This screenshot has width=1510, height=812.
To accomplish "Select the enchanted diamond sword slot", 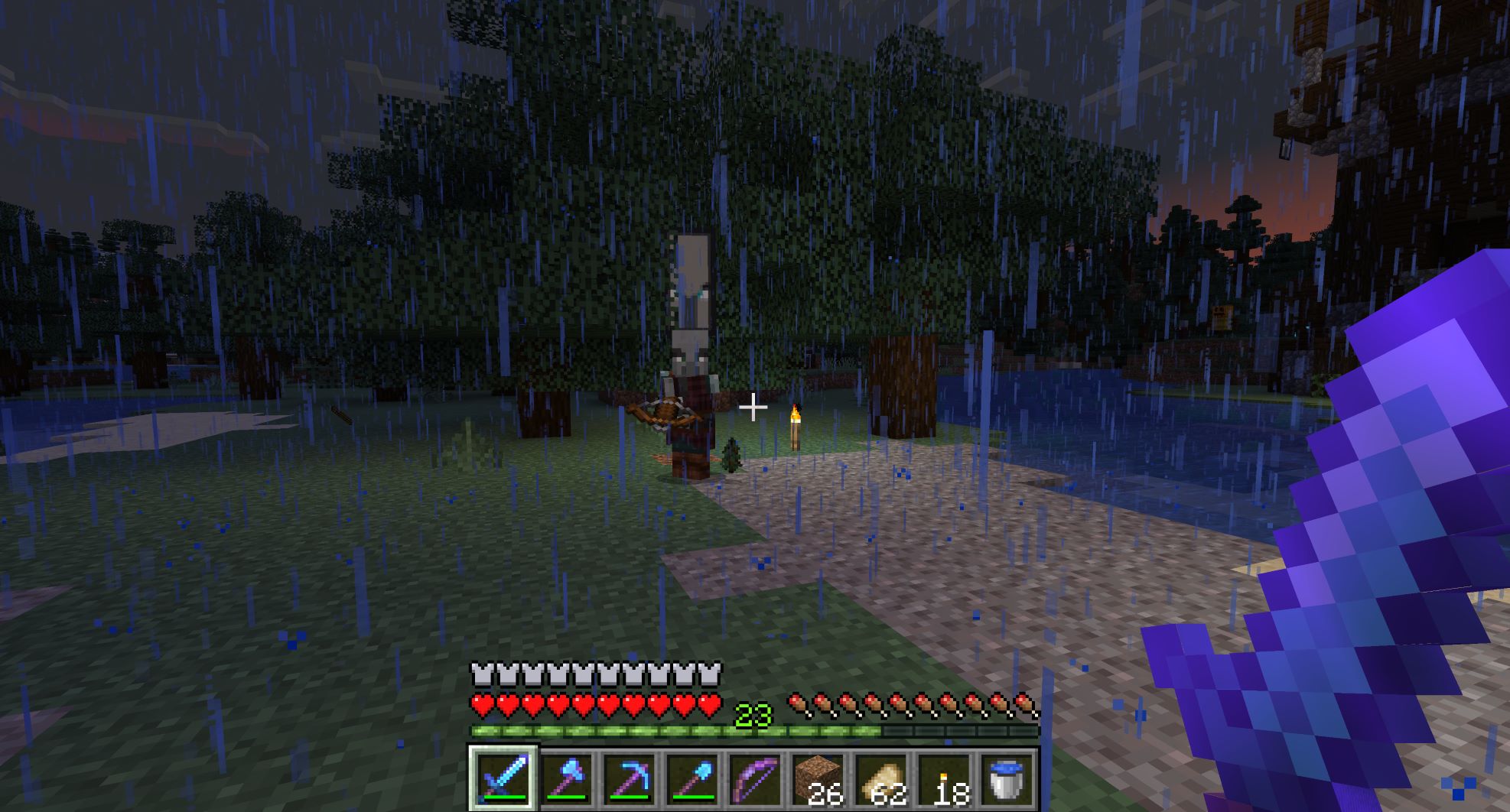I will [x=503, y=778].
